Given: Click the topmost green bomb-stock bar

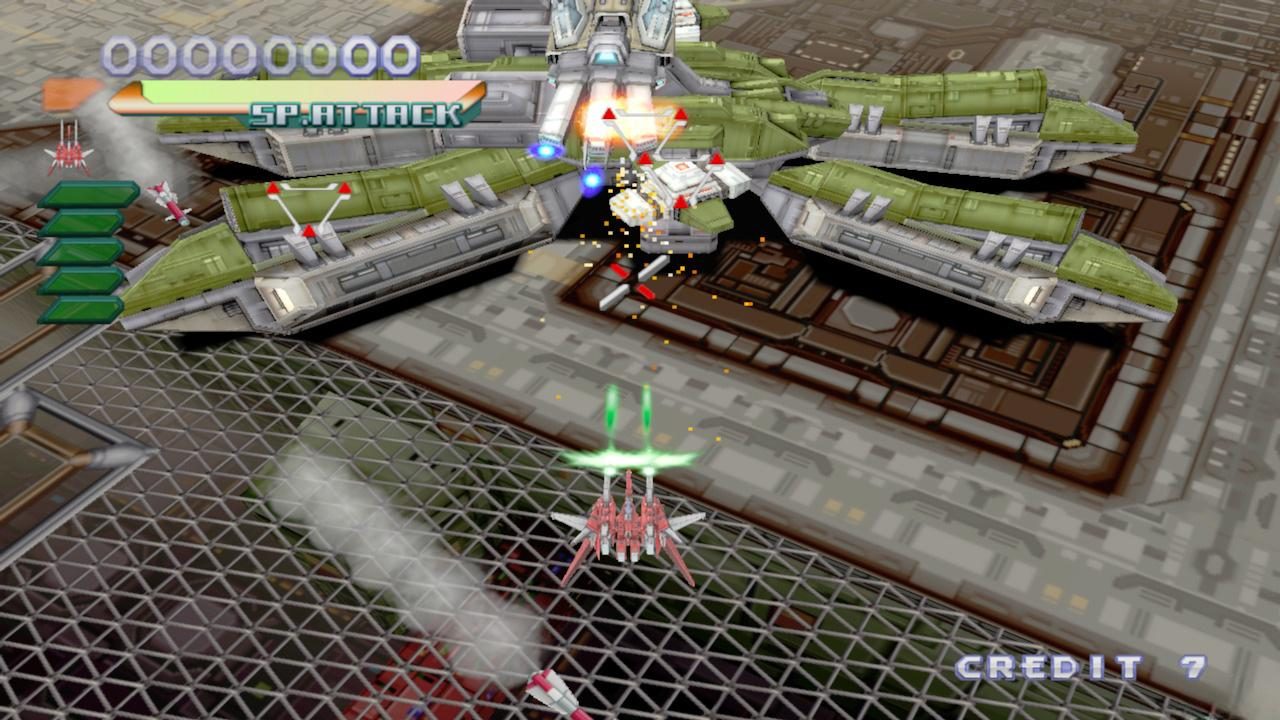Looking at the screenshot, I should coord(90,195).
